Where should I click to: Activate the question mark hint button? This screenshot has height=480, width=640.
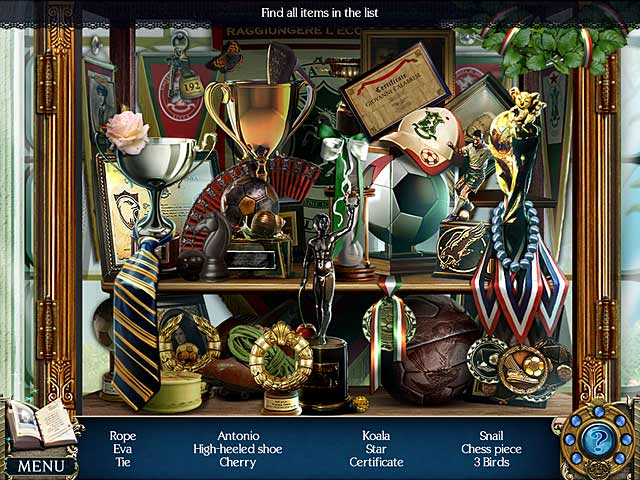597,440
